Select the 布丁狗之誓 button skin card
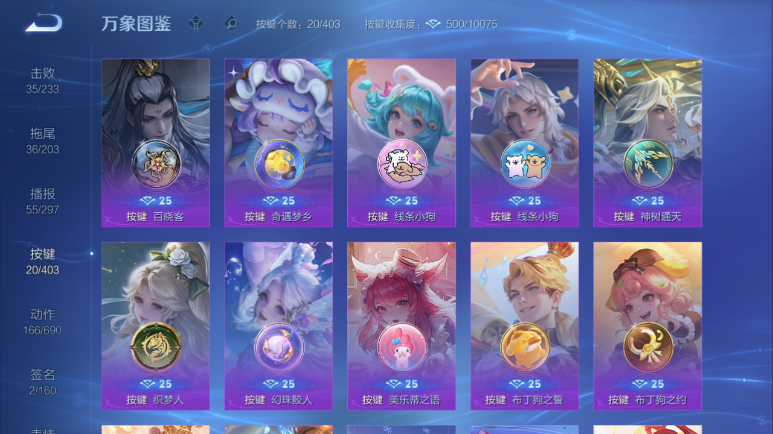The width and height of the screenshot is (773, 434). [x=524, y=325]
